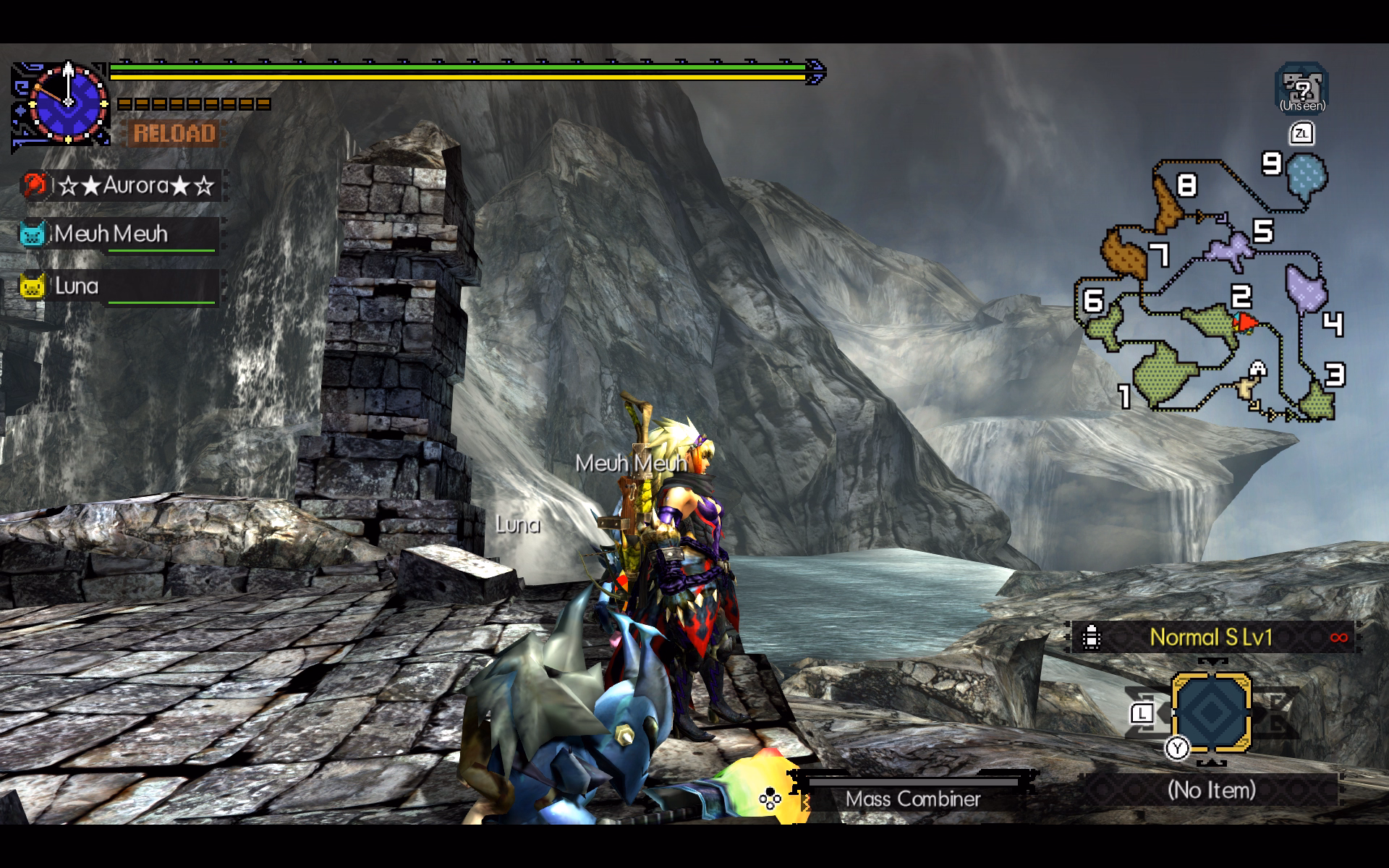The image size is (1389, 868).
Task: Click the unseen monster icon
Action: 1301,89
